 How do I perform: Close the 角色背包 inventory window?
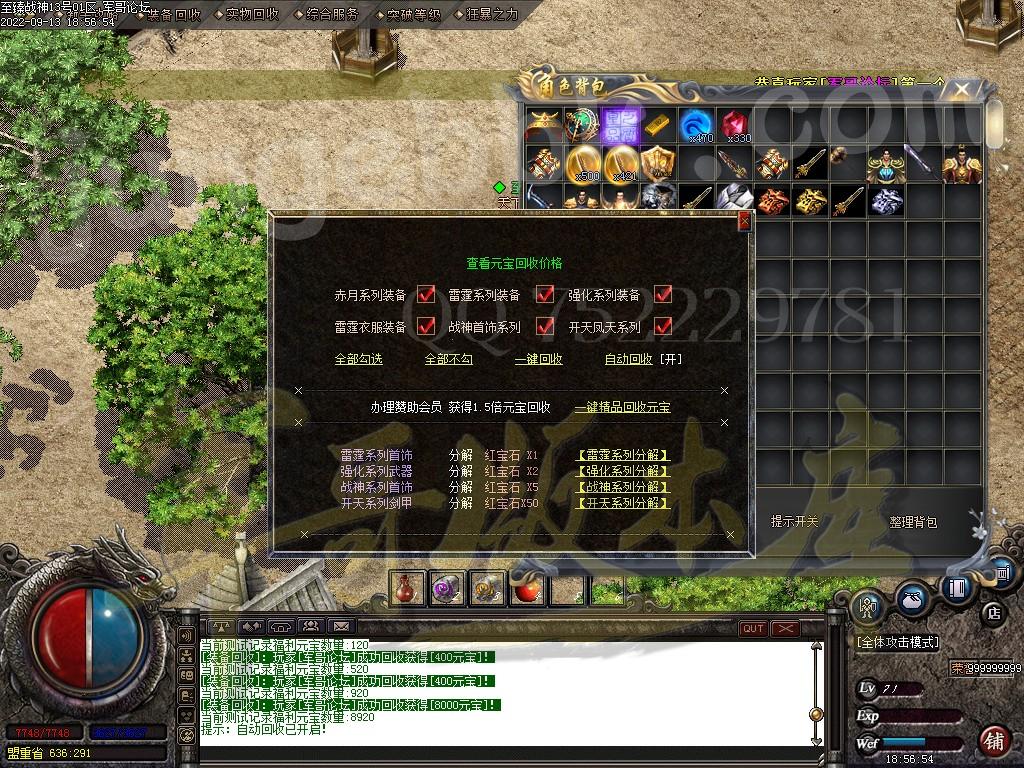click(x=961, y=90)
